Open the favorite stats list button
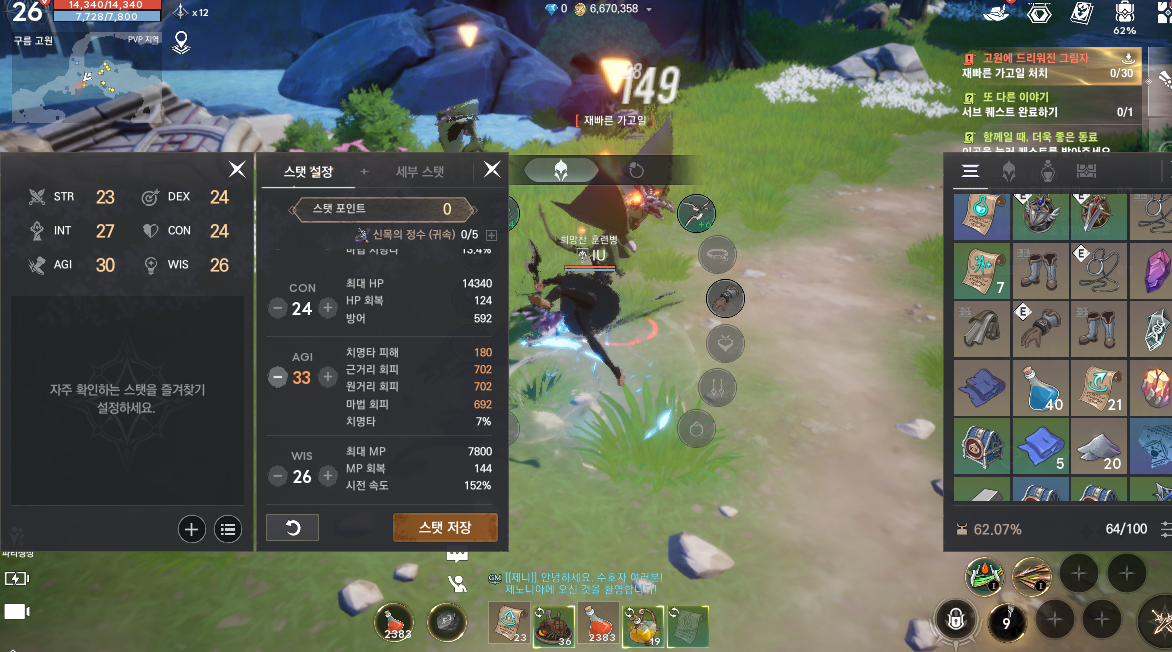Screen dimensions: 1172x652 click(x=229, y=529)
